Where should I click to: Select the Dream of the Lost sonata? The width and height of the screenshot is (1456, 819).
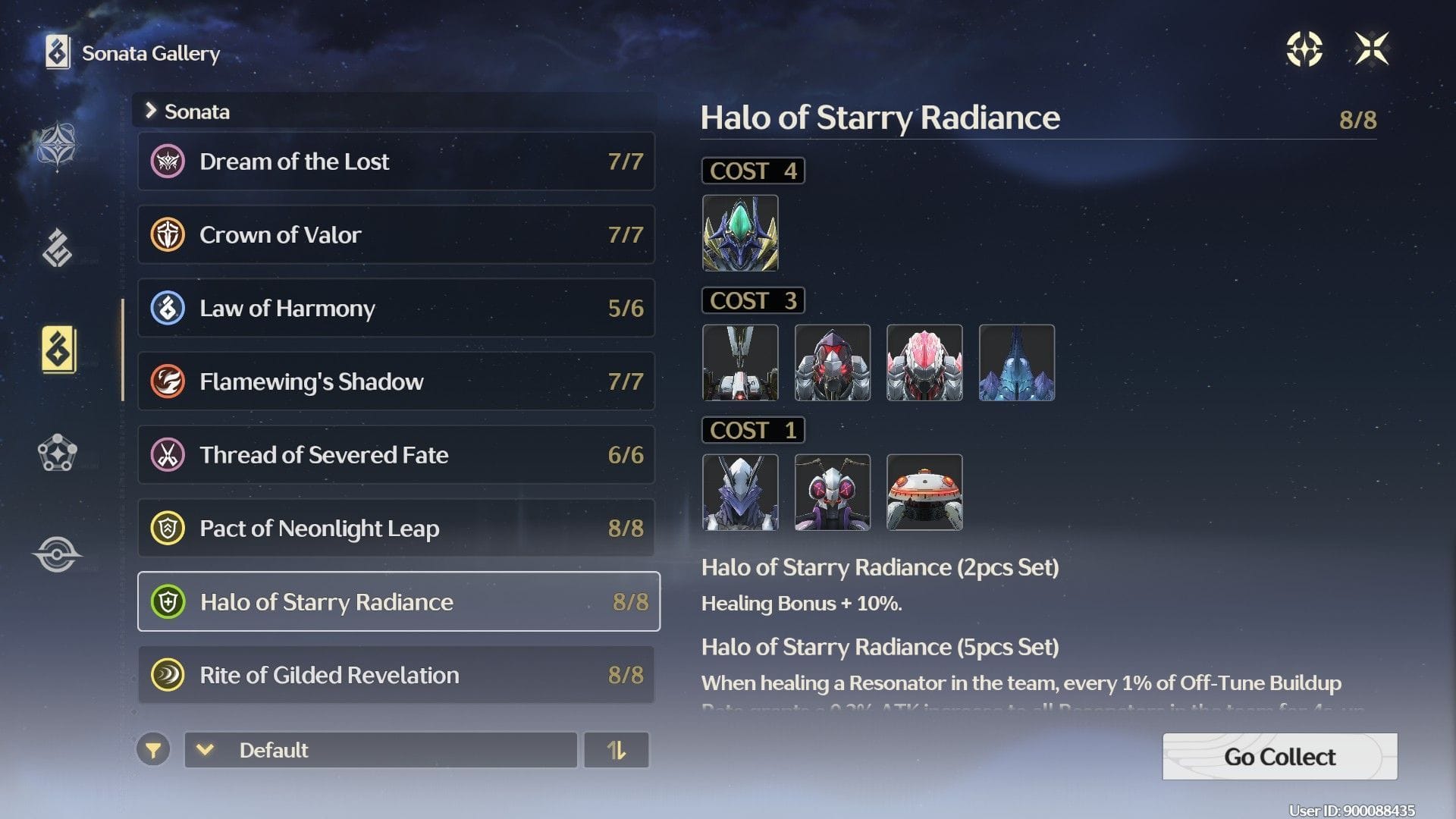396,162
